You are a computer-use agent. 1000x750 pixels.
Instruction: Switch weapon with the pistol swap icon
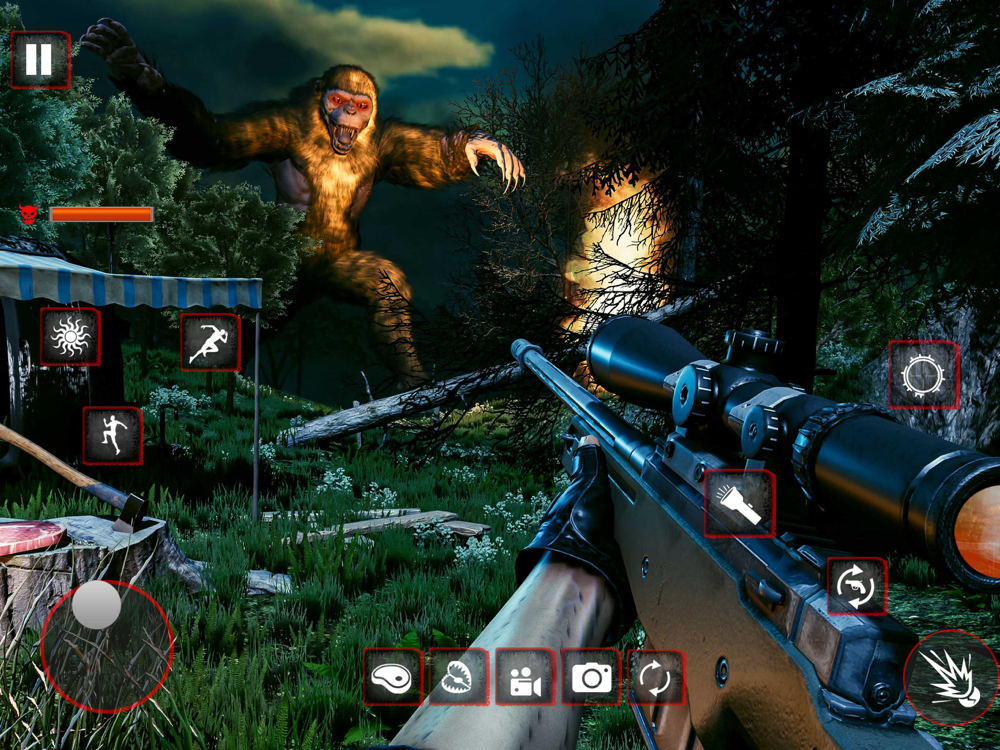click(857, 586)
